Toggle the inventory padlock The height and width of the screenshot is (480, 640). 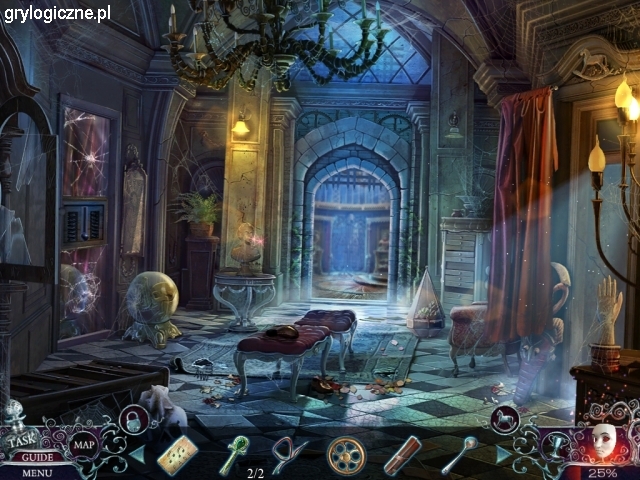tap(131, 418)
